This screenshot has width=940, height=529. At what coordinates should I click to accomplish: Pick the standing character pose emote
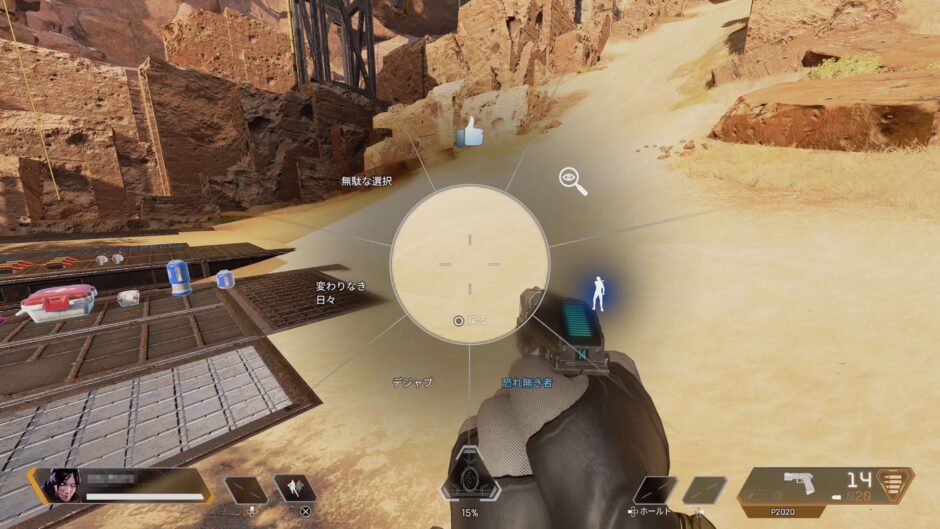tap(599, 294)
